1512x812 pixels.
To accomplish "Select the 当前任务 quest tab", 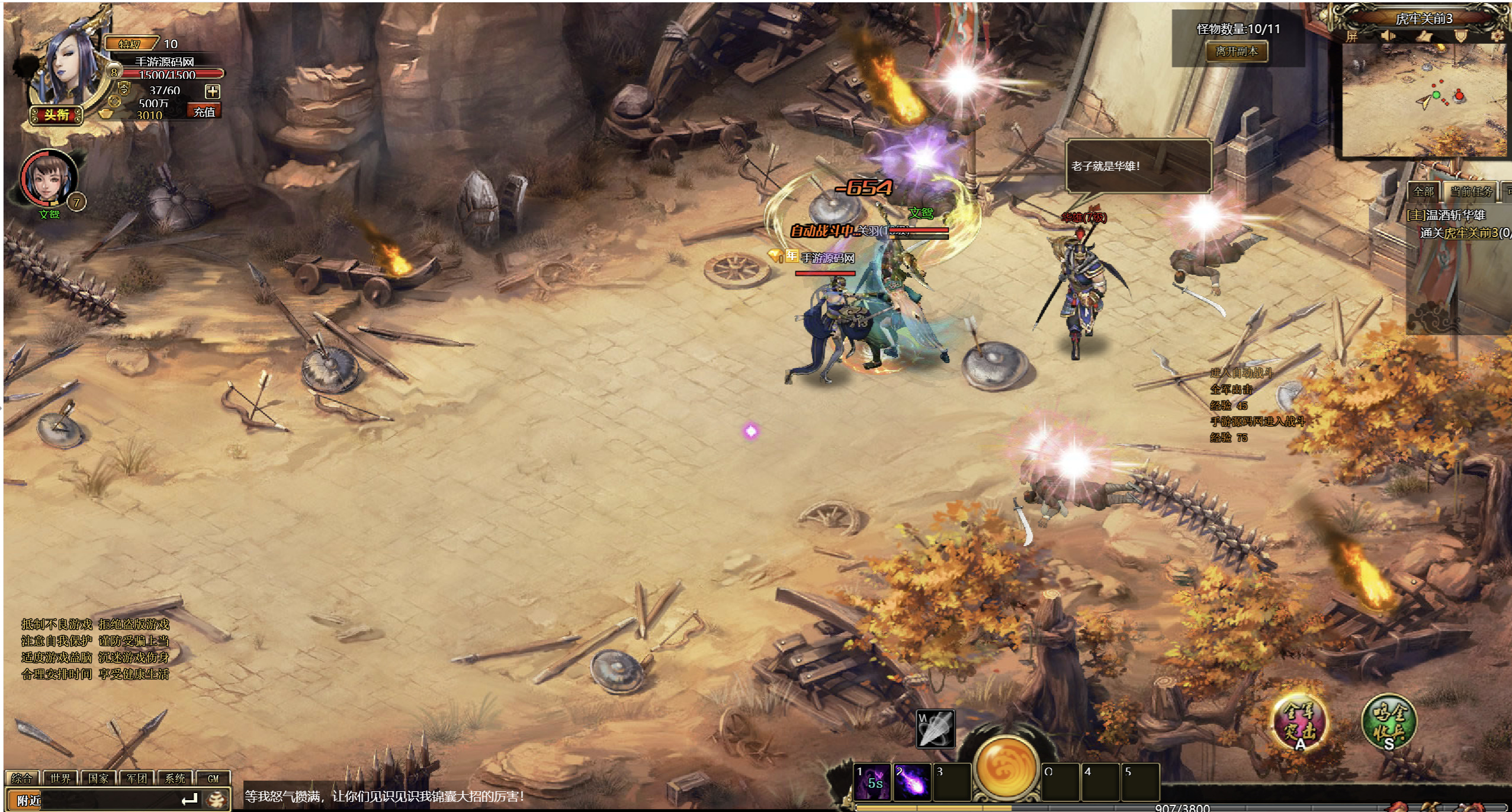I will (x=1471, y=191).
